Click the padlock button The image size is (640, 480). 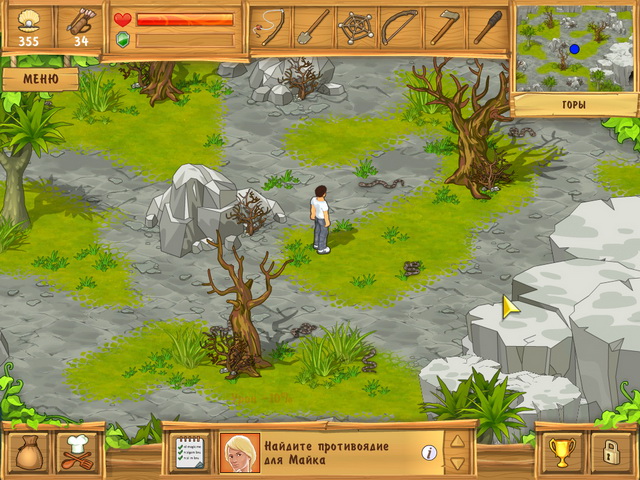(x=612, y=453)
